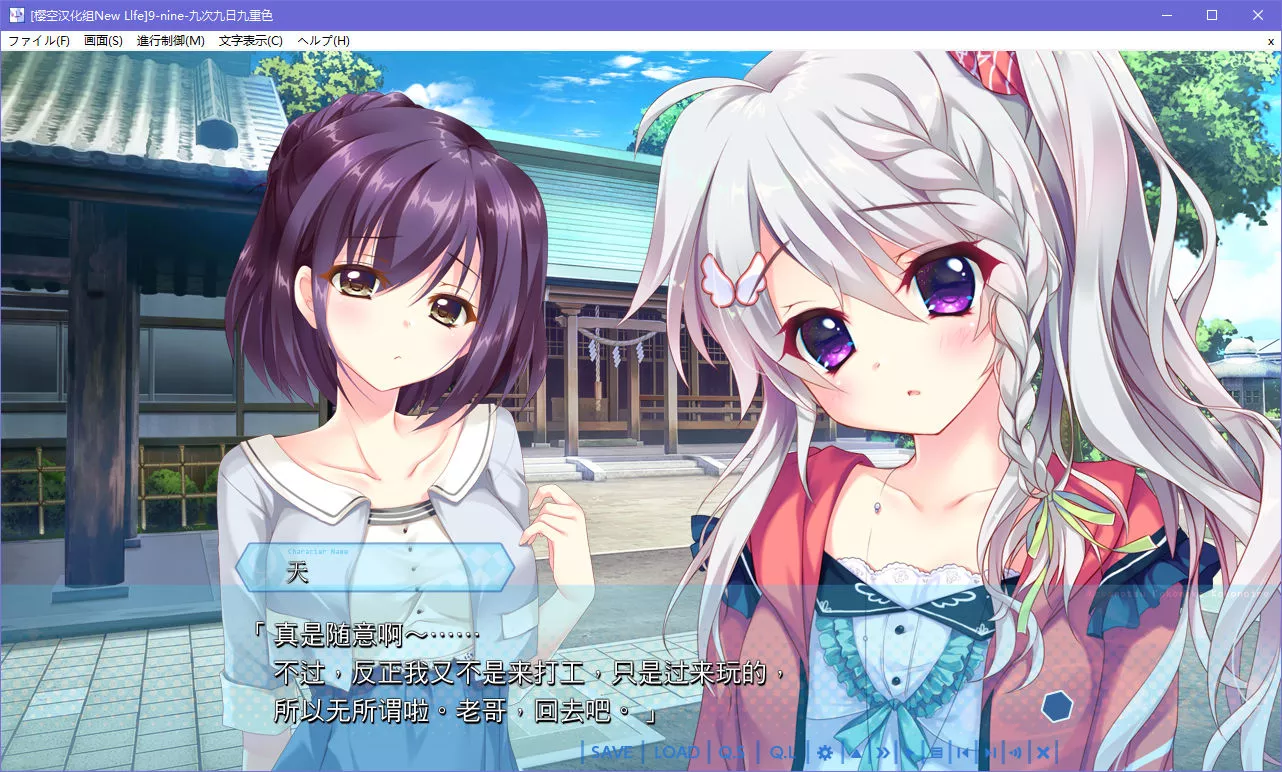Open the 画面(S) menu

click(x=103, y=41)
